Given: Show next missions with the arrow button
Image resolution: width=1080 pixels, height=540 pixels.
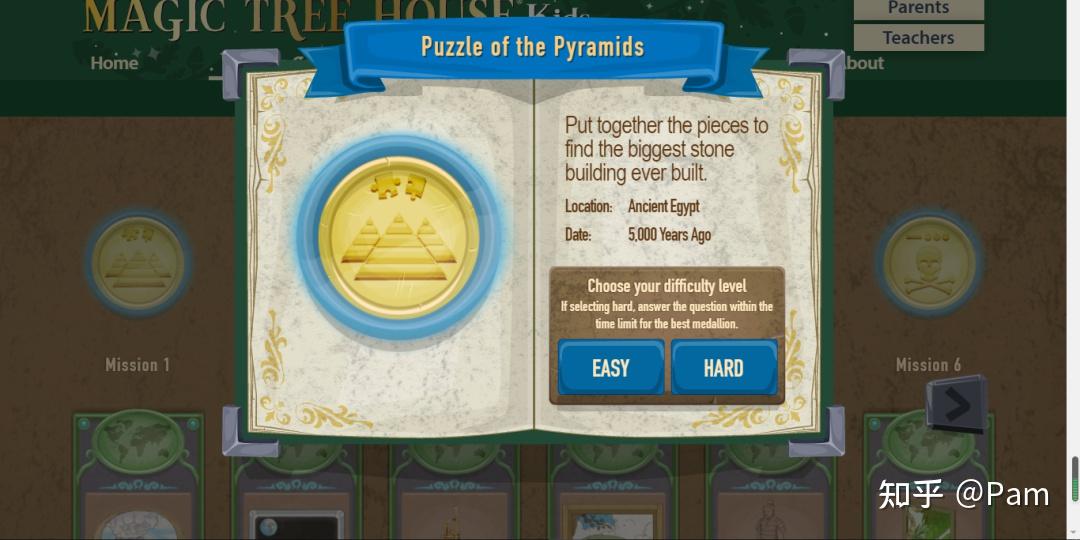Looking at the screenshot, I should click(x=956, y=404).
